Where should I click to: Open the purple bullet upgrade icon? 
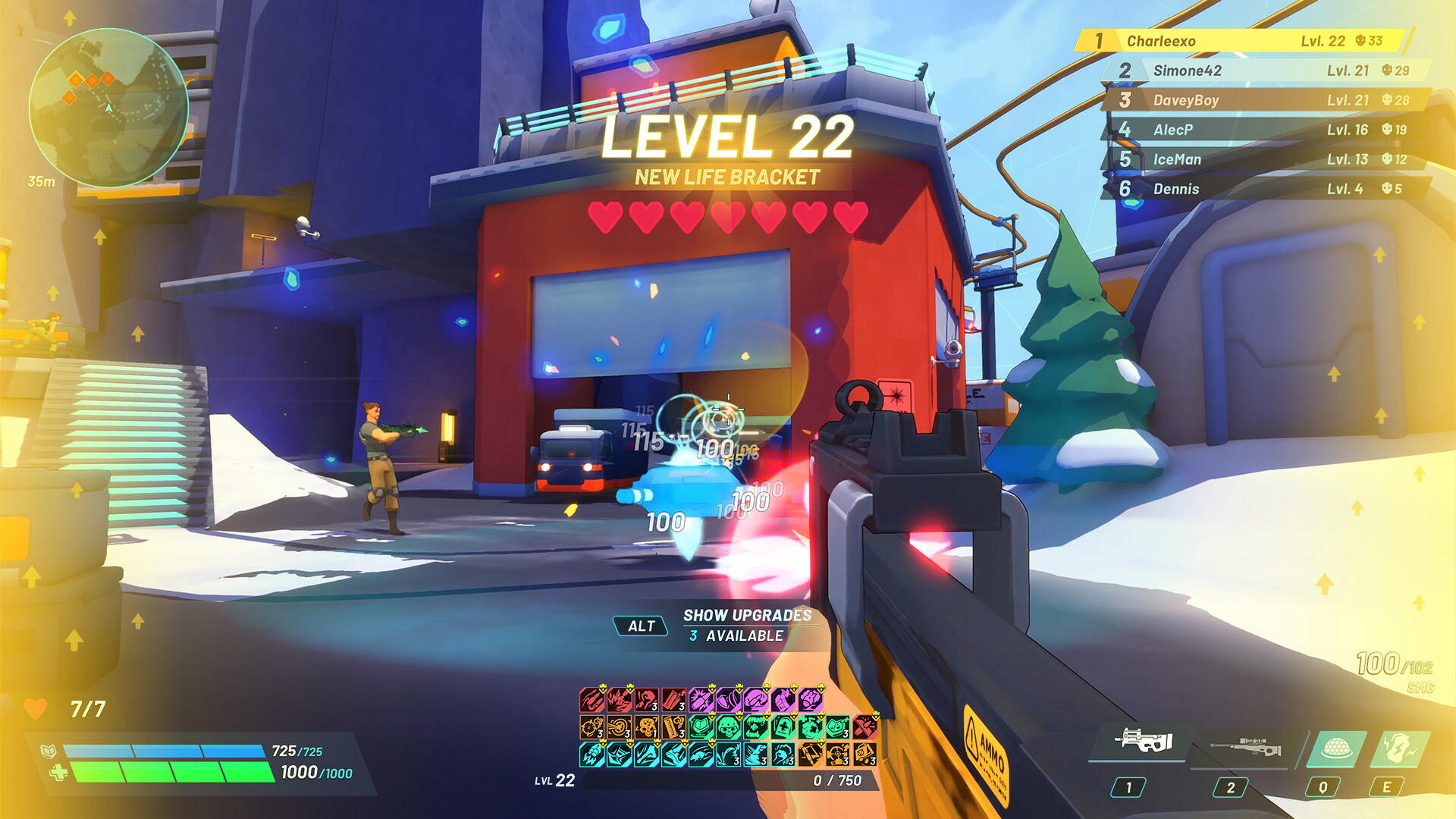pyautogui.click(x=701, y=698)
